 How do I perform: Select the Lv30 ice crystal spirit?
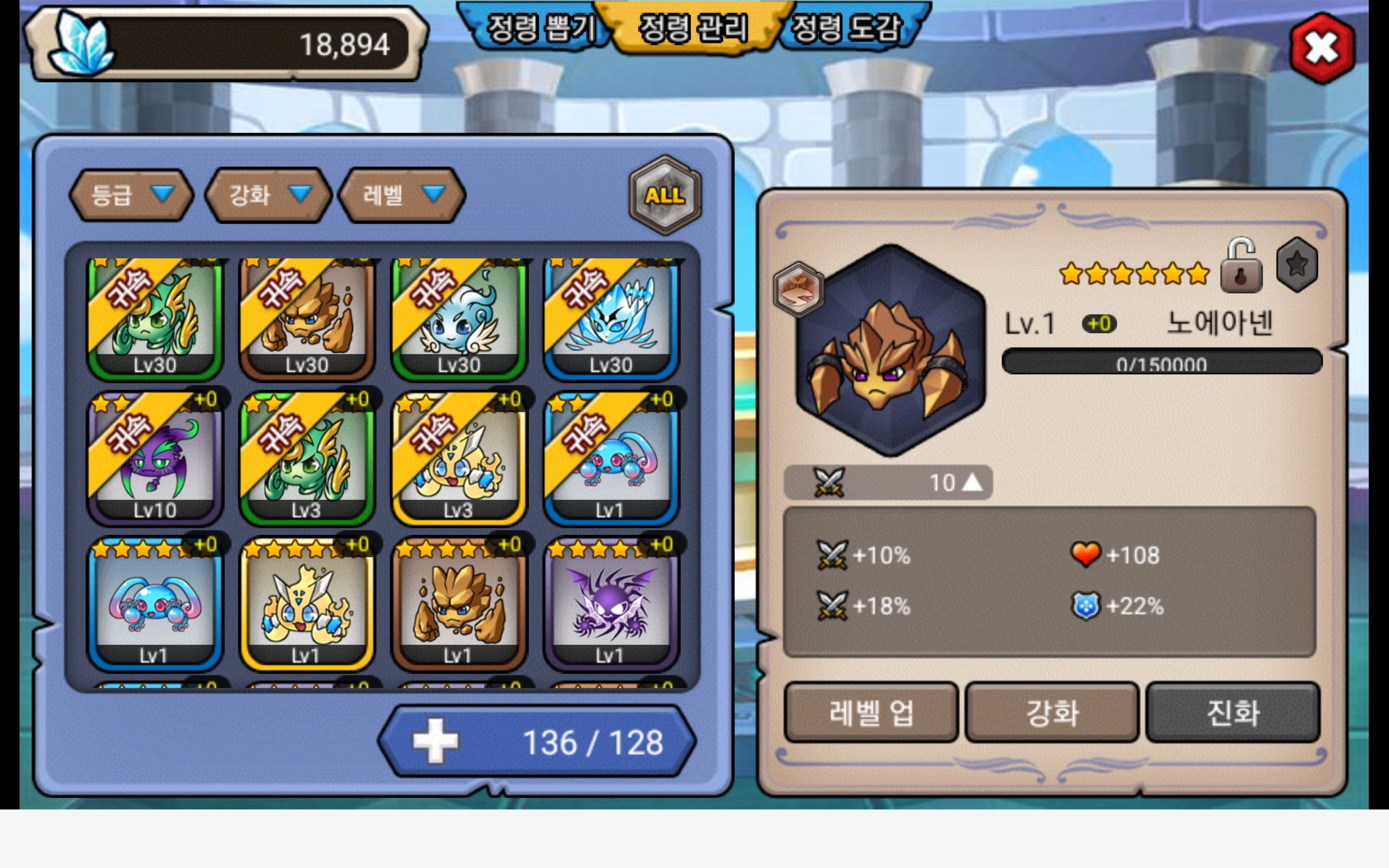611,317
